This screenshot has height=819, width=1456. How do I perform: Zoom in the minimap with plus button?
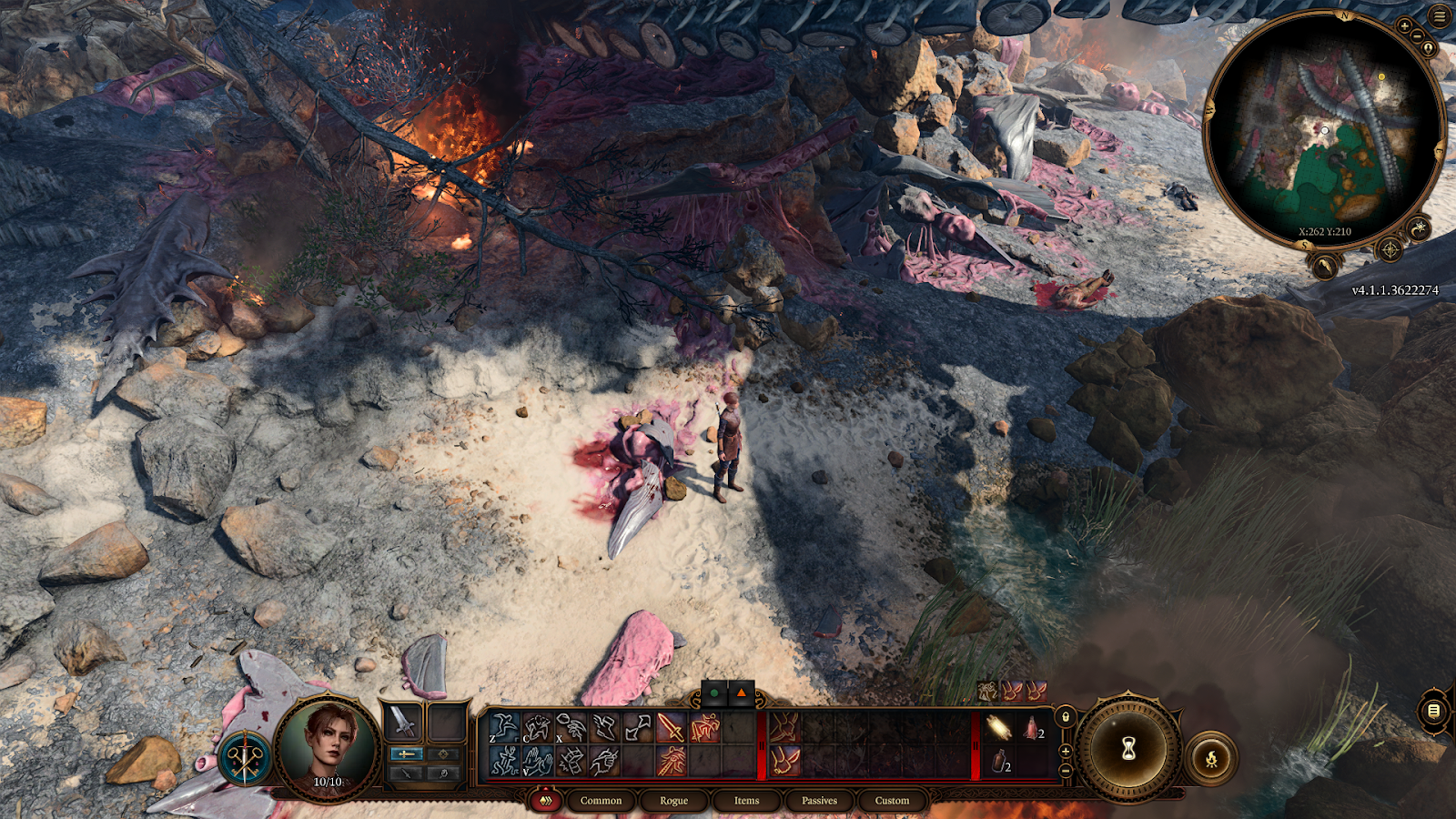[1404, 26]
